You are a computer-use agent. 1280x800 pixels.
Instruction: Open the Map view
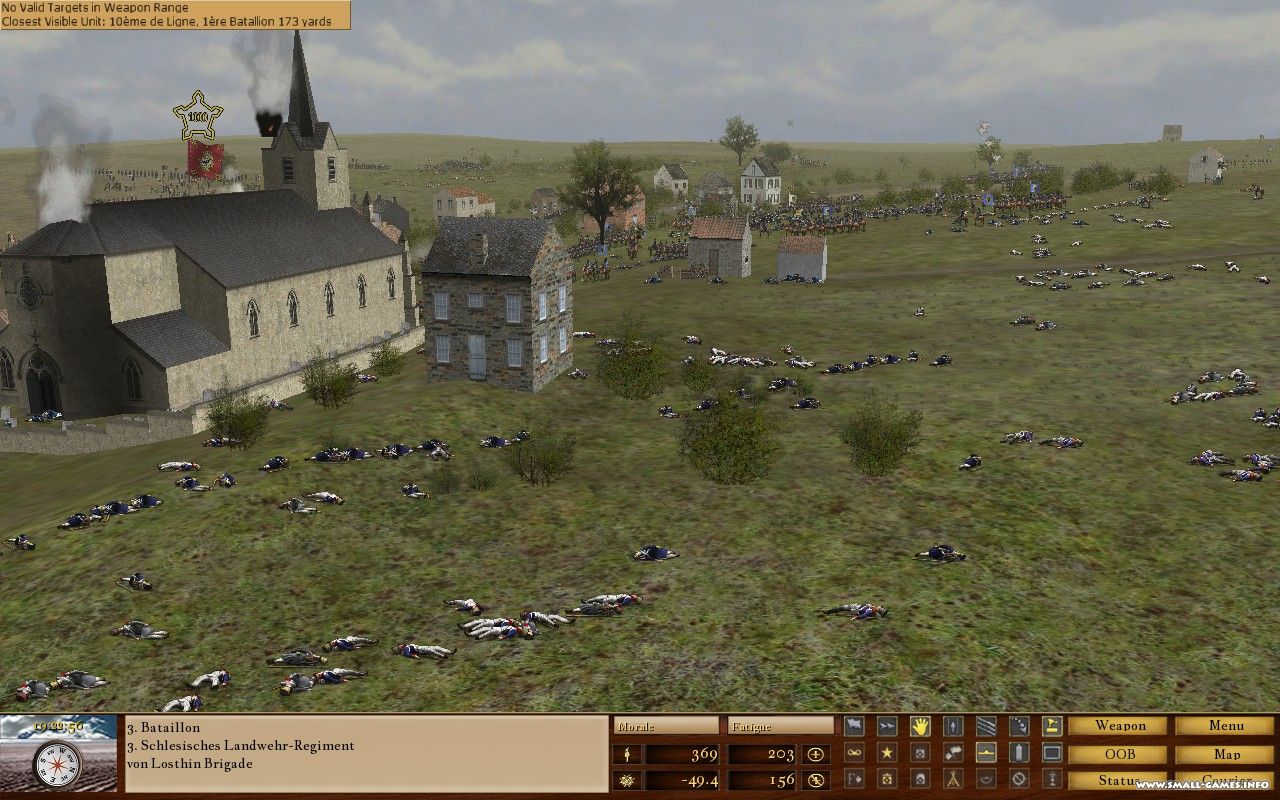pyautogui.click(x=1225, y=754)
